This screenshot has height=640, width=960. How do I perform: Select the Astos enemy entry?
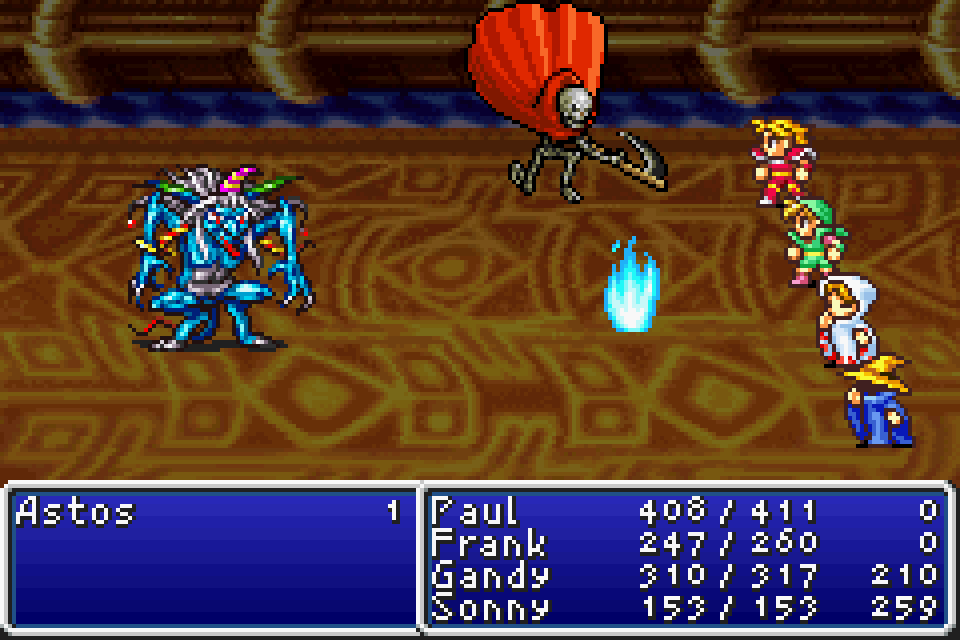tap(76, 513)
